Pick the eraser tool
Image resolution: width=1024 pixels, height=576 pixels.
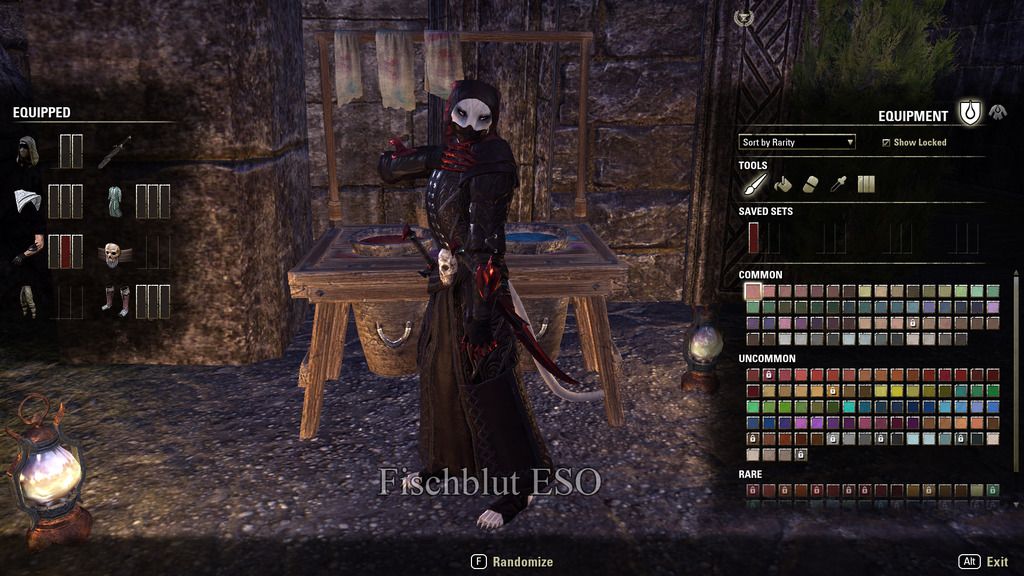tap(811, 184)
